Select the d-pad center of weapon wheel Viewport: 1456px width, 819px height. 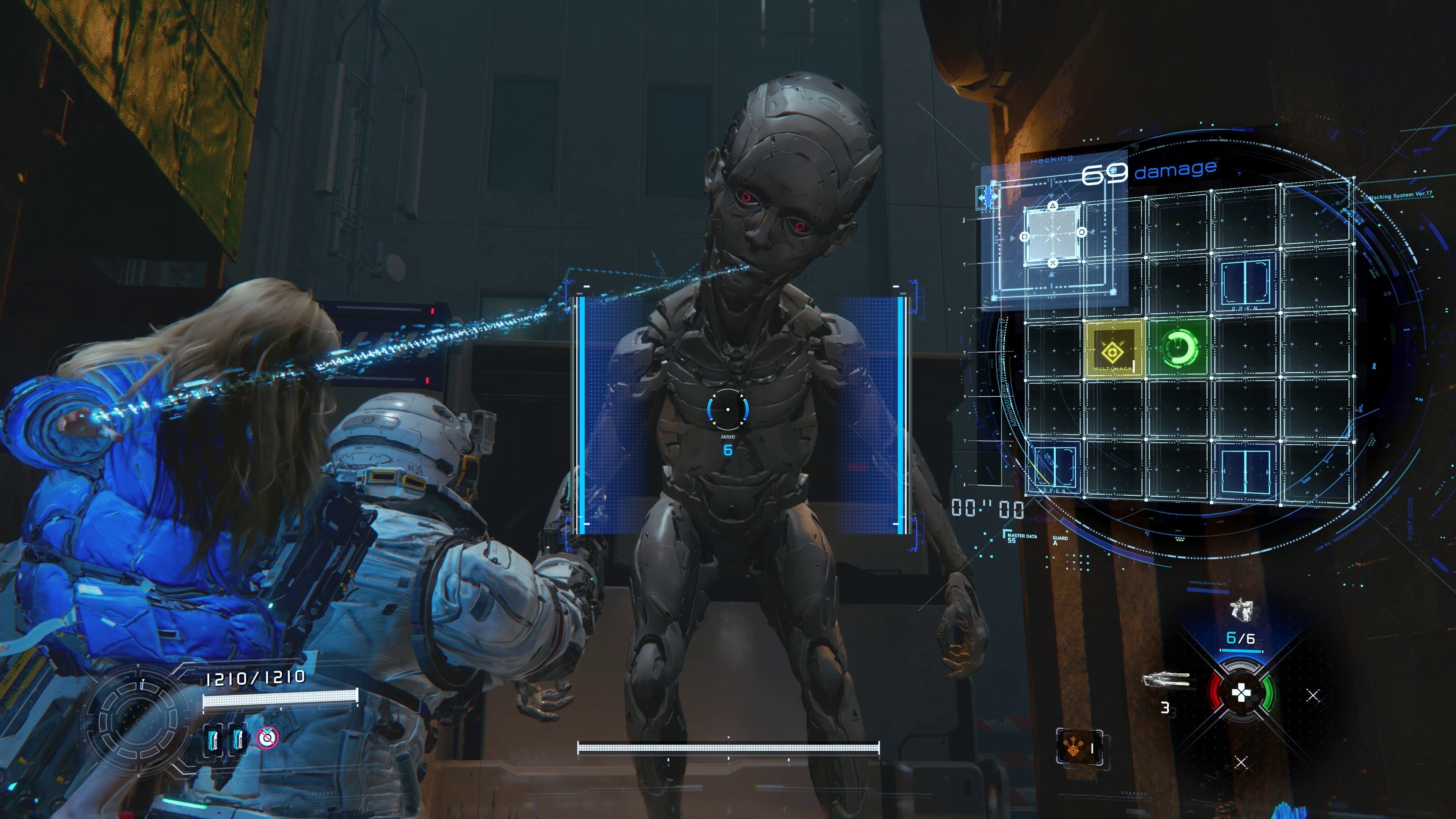(x=1241, y=693)
